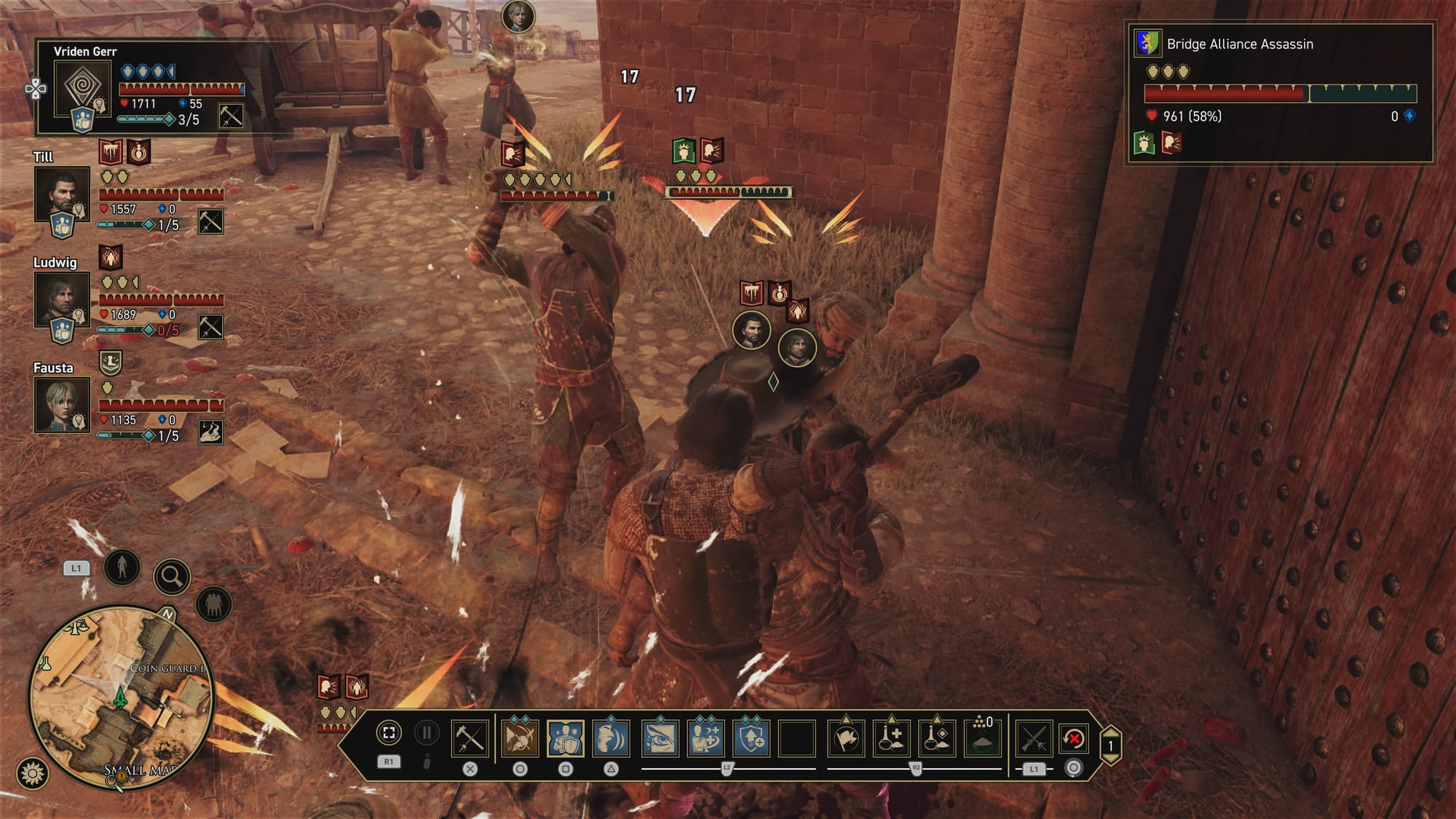The image size is (1456, 819).
Task: Activate the watchful eye ability
Action: tap(660, 738)
